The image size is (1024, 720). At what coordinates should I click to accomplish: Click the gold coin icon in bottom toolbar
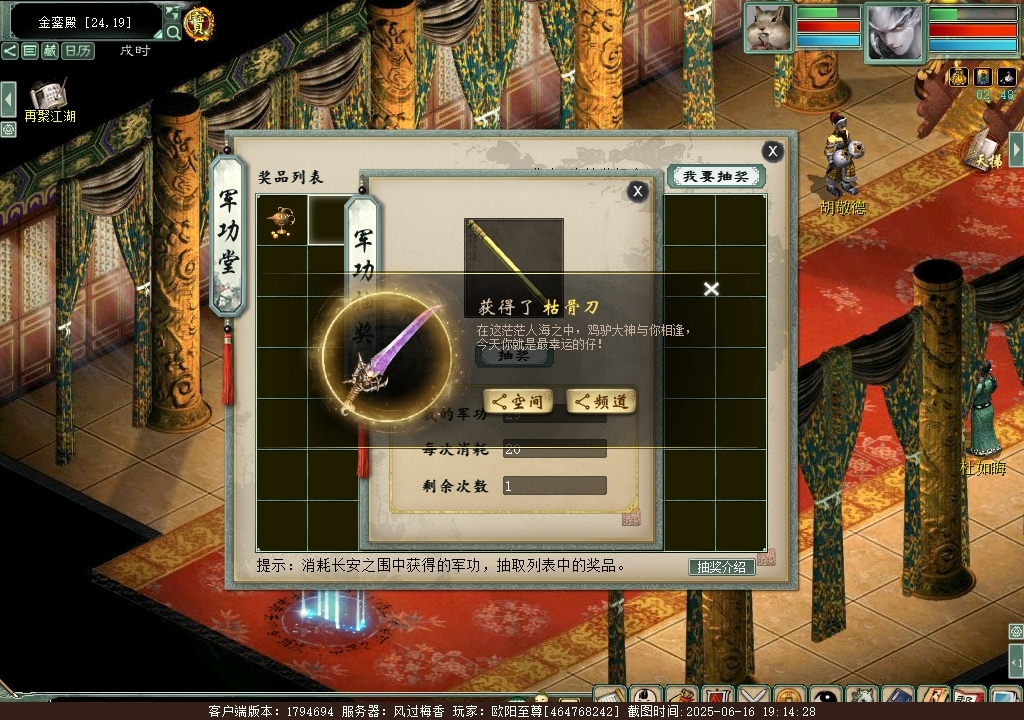[x=789, y=698]
